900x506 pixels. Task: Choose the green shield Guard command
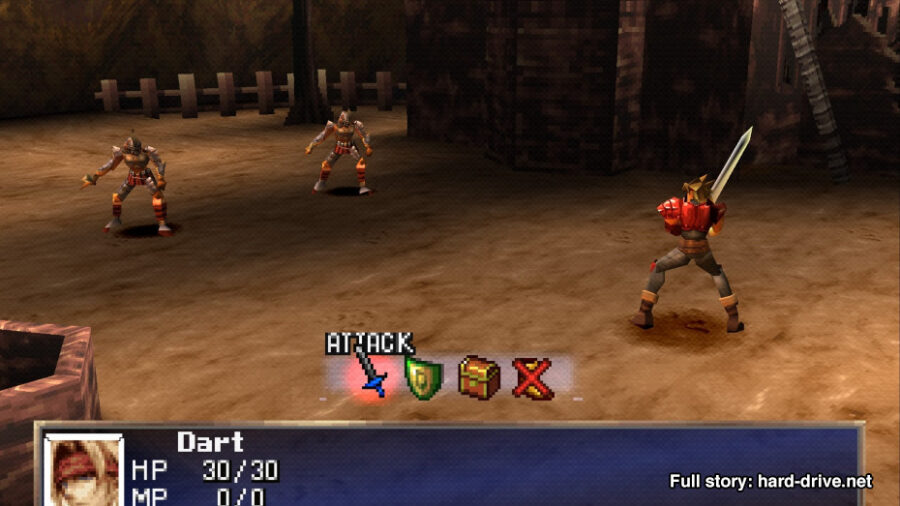[423, 379]
